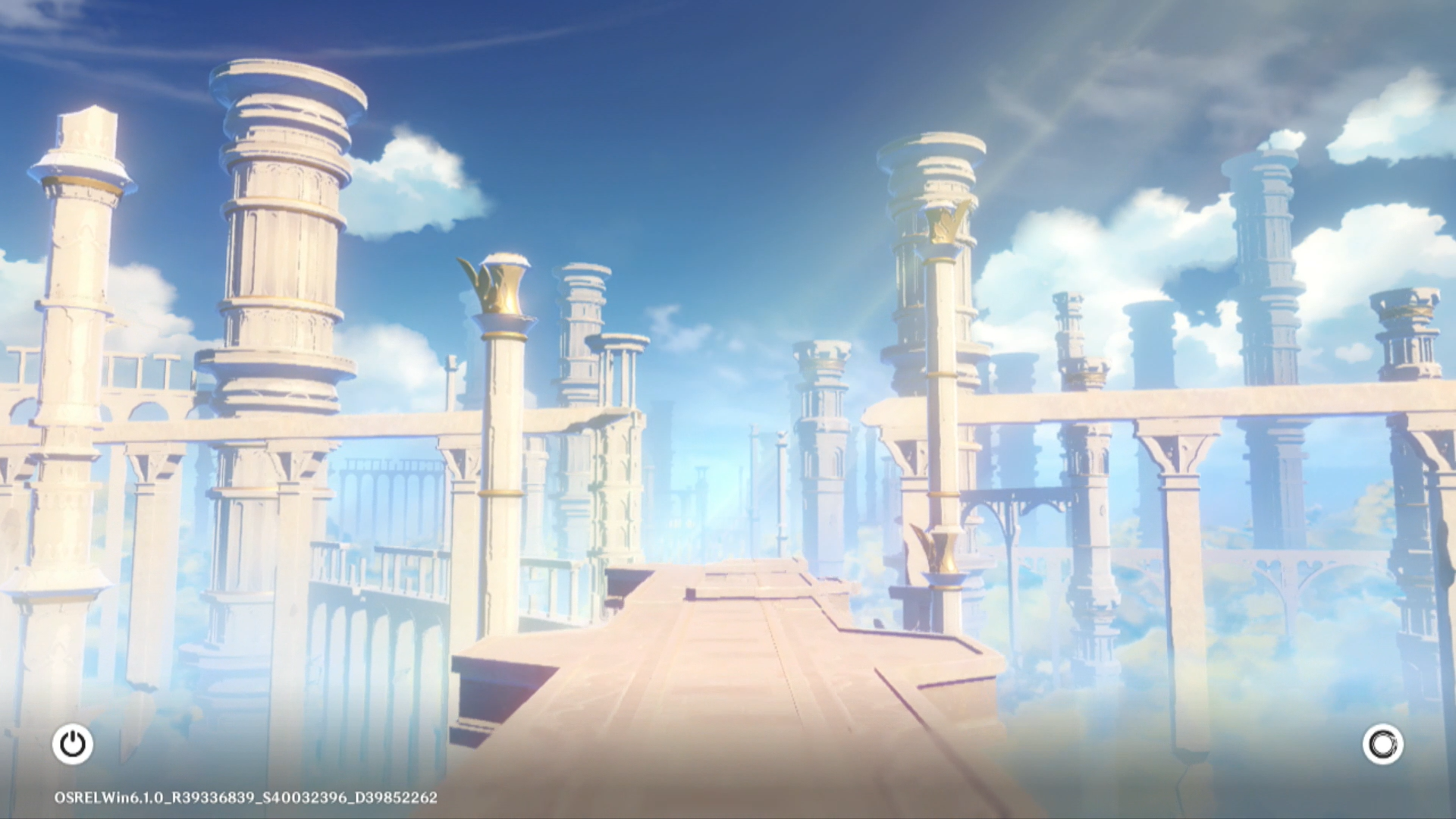Click the power icon to log out

73,744
